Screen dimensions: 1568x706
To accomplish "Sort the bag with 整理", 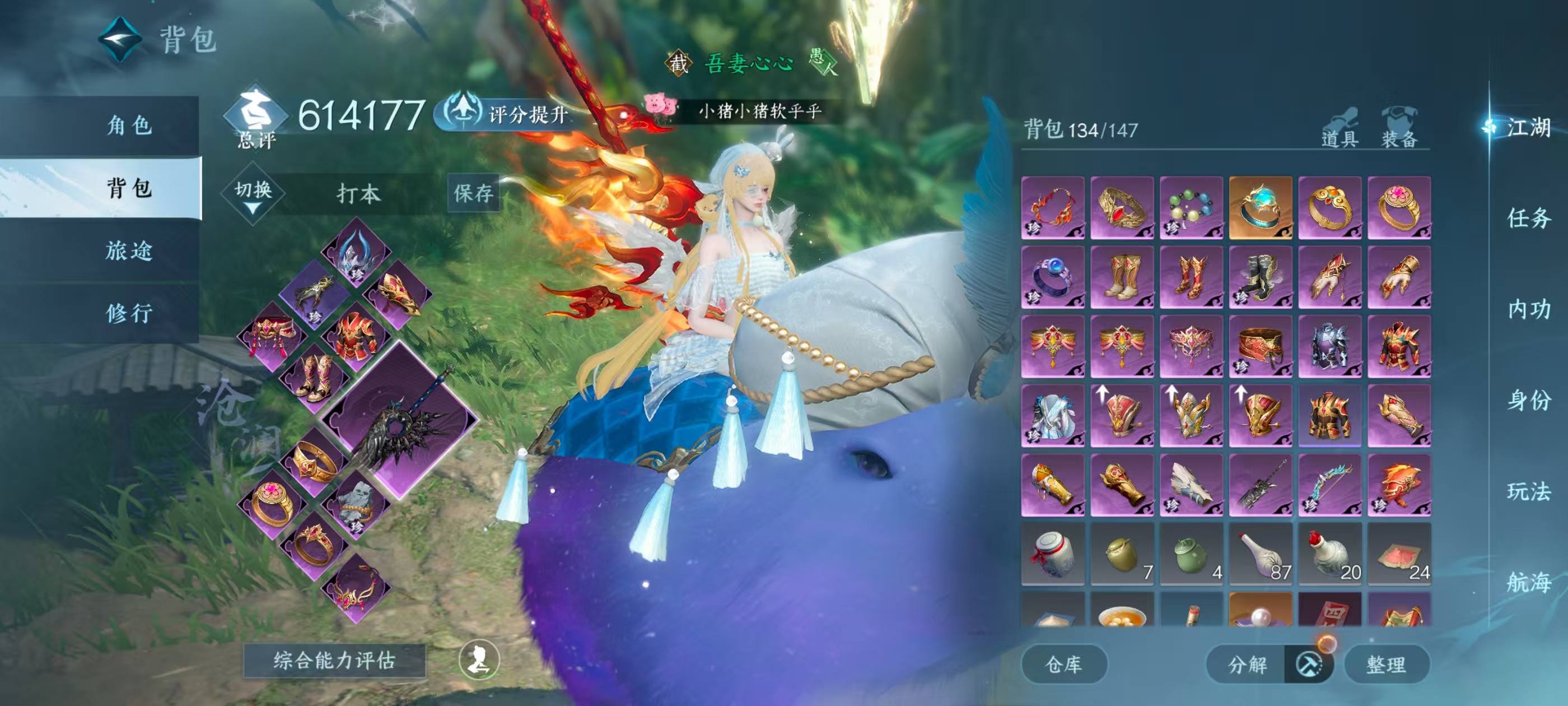I will [1385, 664].
